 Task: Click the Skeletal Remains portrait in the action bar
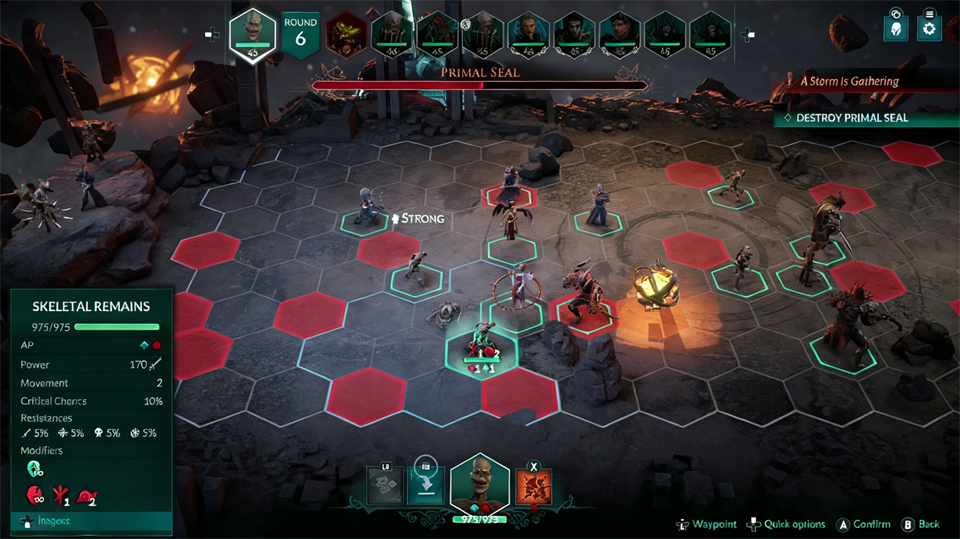coord(480,484)
